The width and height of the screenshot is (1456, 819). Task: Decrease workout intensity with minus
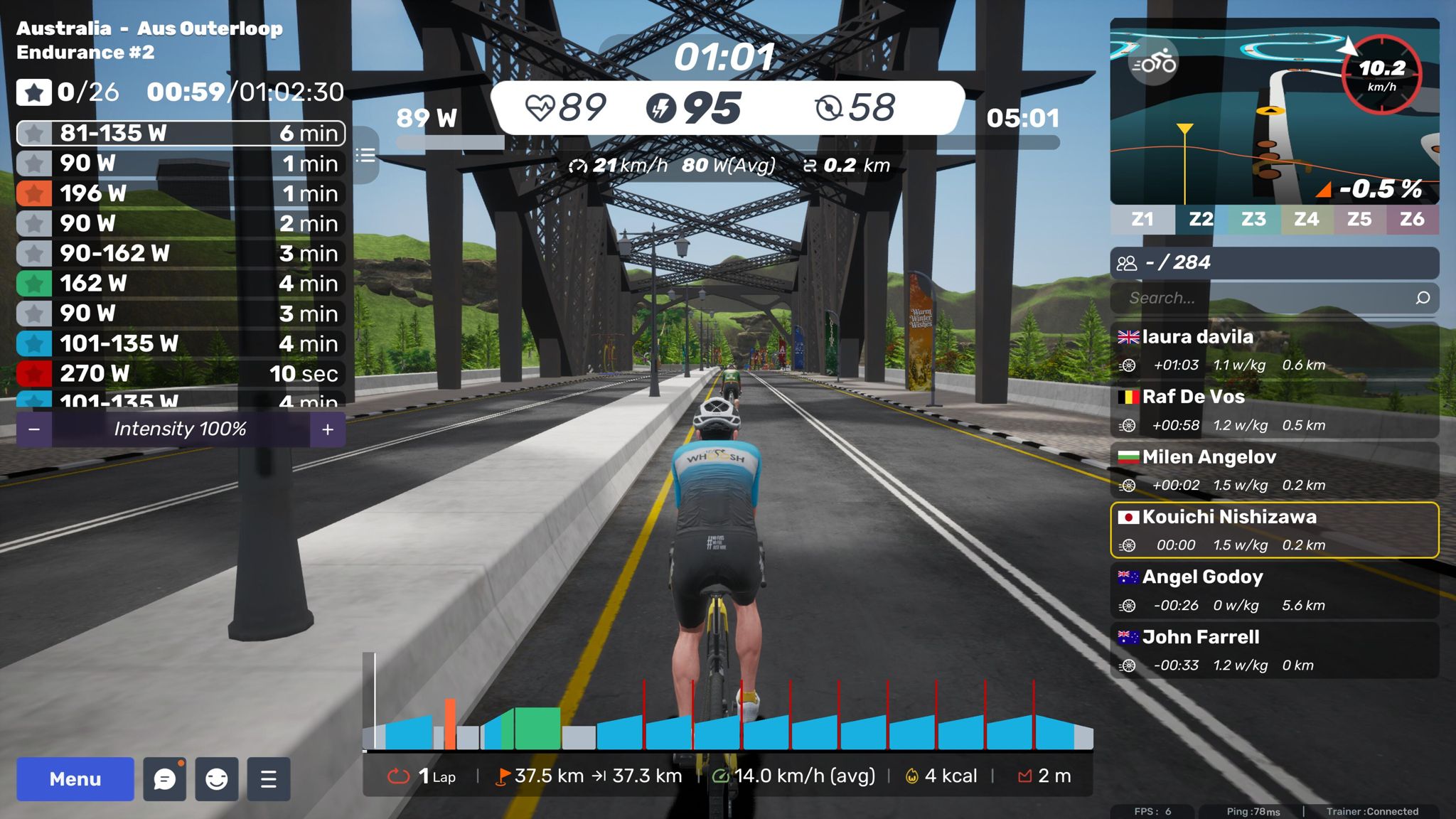34,429
